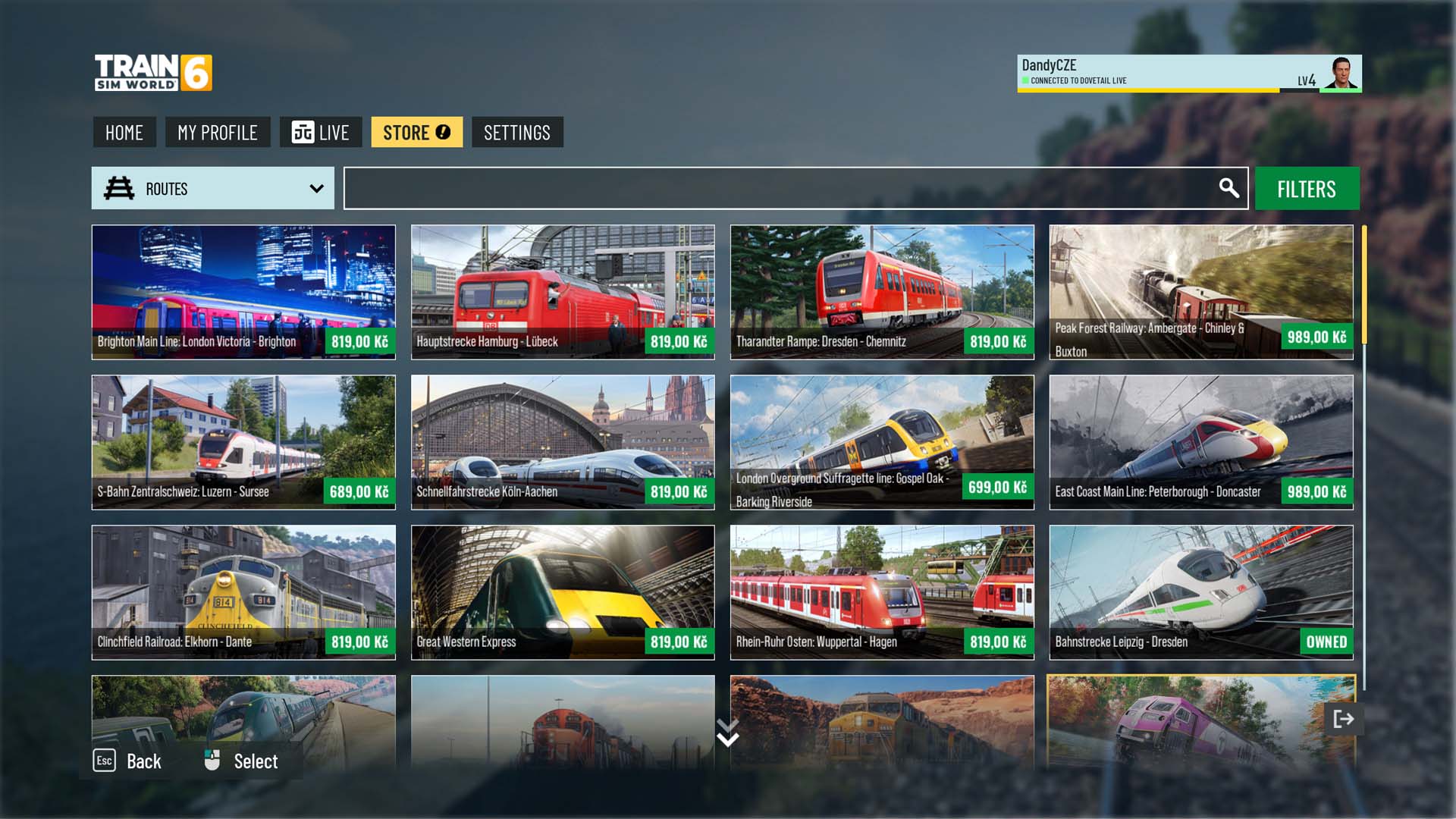The width and height of the screenshot is (1456, 819).
Task: Go to Settings tab
Action: 517,133
